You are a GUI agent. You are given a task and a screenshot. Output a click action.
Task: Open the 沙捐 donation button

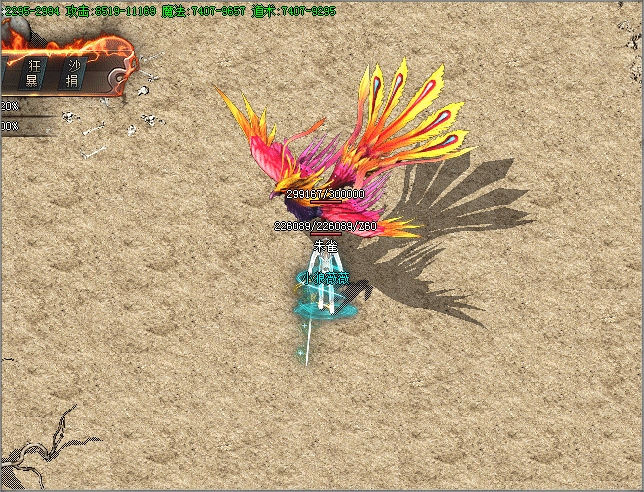click(x=73, y=73)
